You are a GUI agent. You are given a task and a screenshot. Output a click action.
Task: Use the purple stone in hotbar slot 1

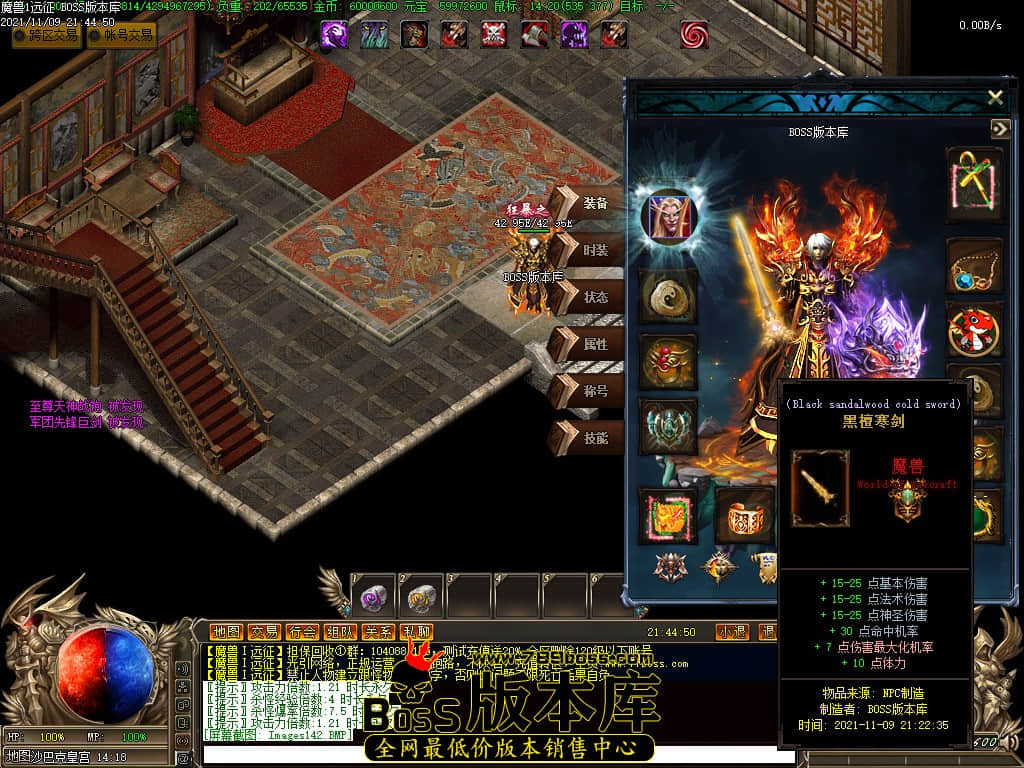click(x=372, y=598)
